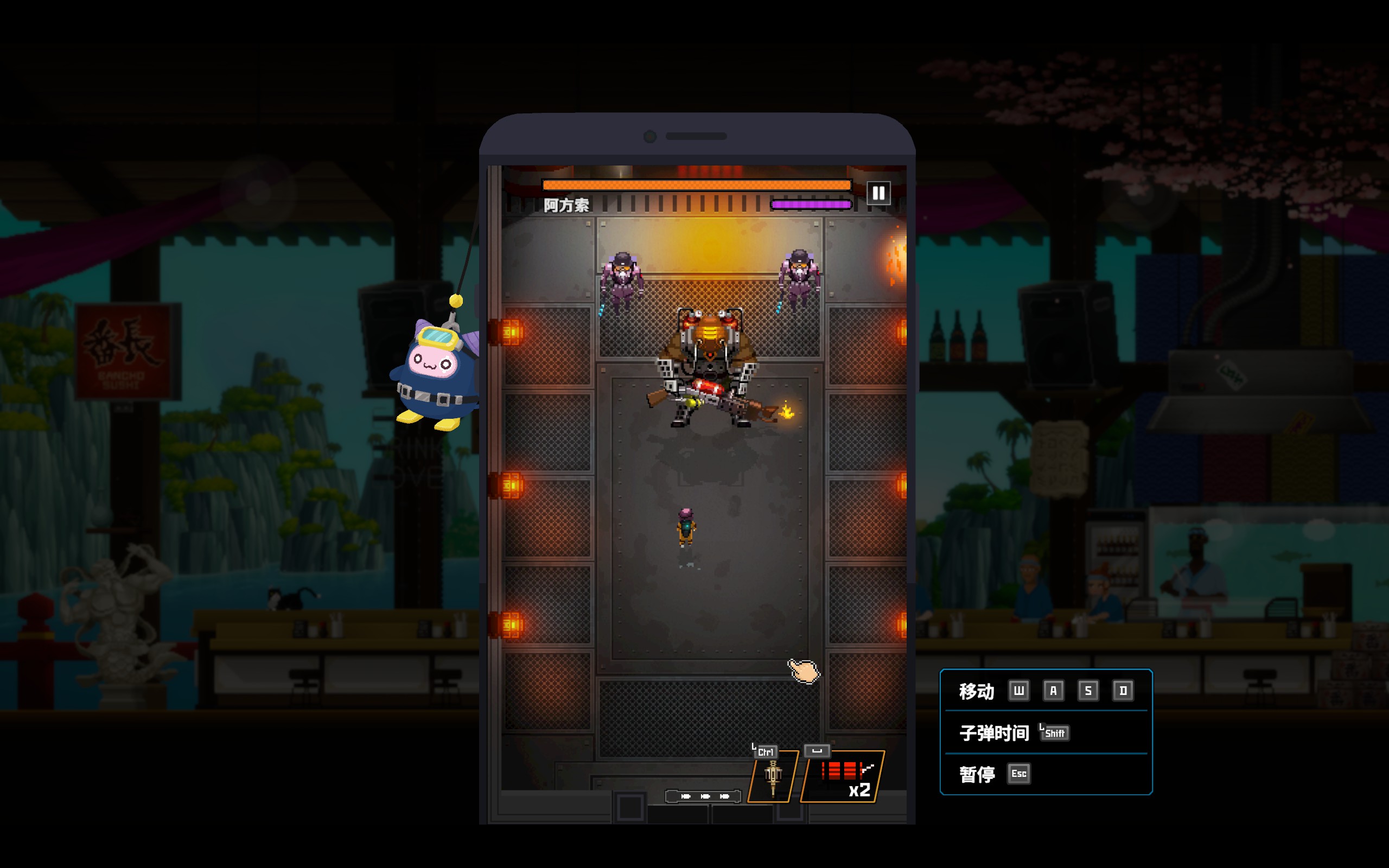Pause the phone minigame
1389x868 pixels.
[878, 193]
